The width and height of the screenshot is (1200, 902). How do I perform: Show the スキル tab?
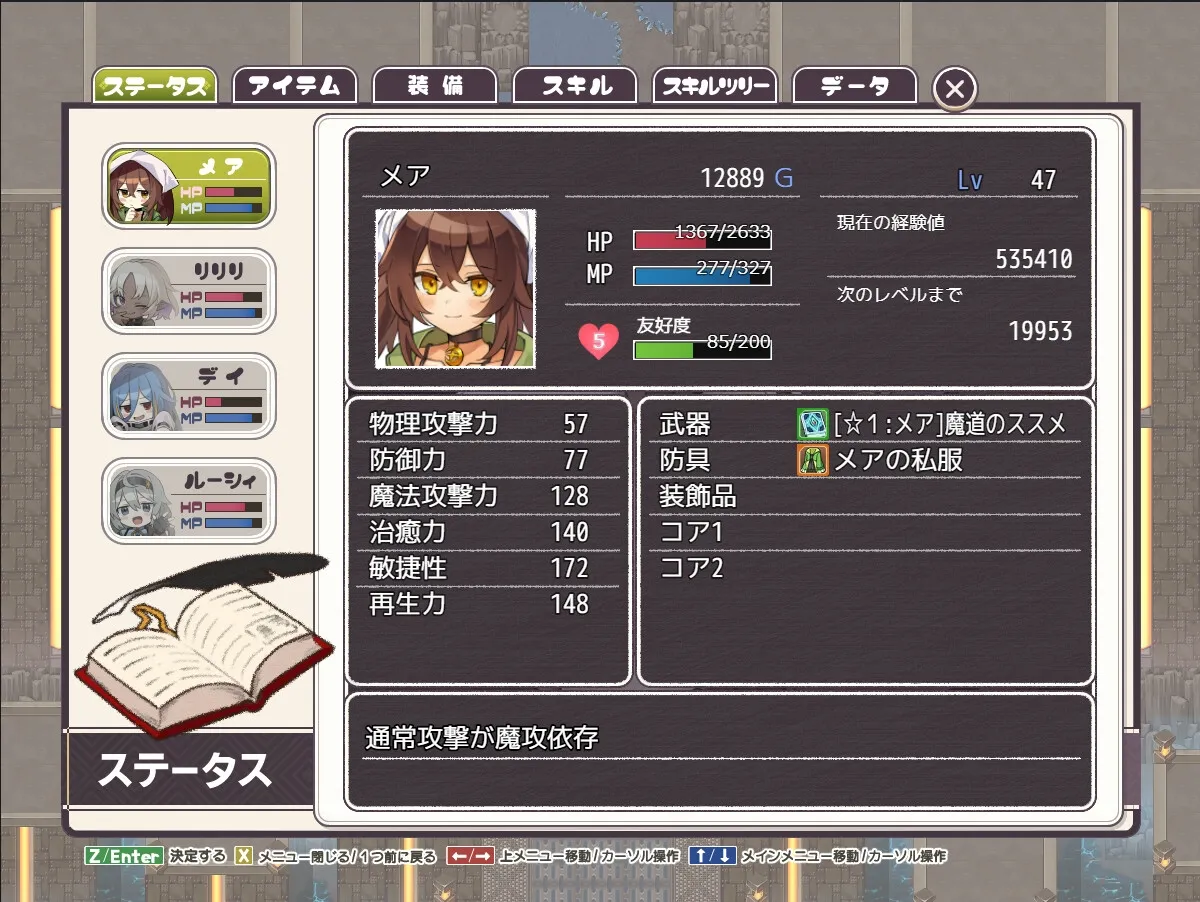tap(575, 86)
